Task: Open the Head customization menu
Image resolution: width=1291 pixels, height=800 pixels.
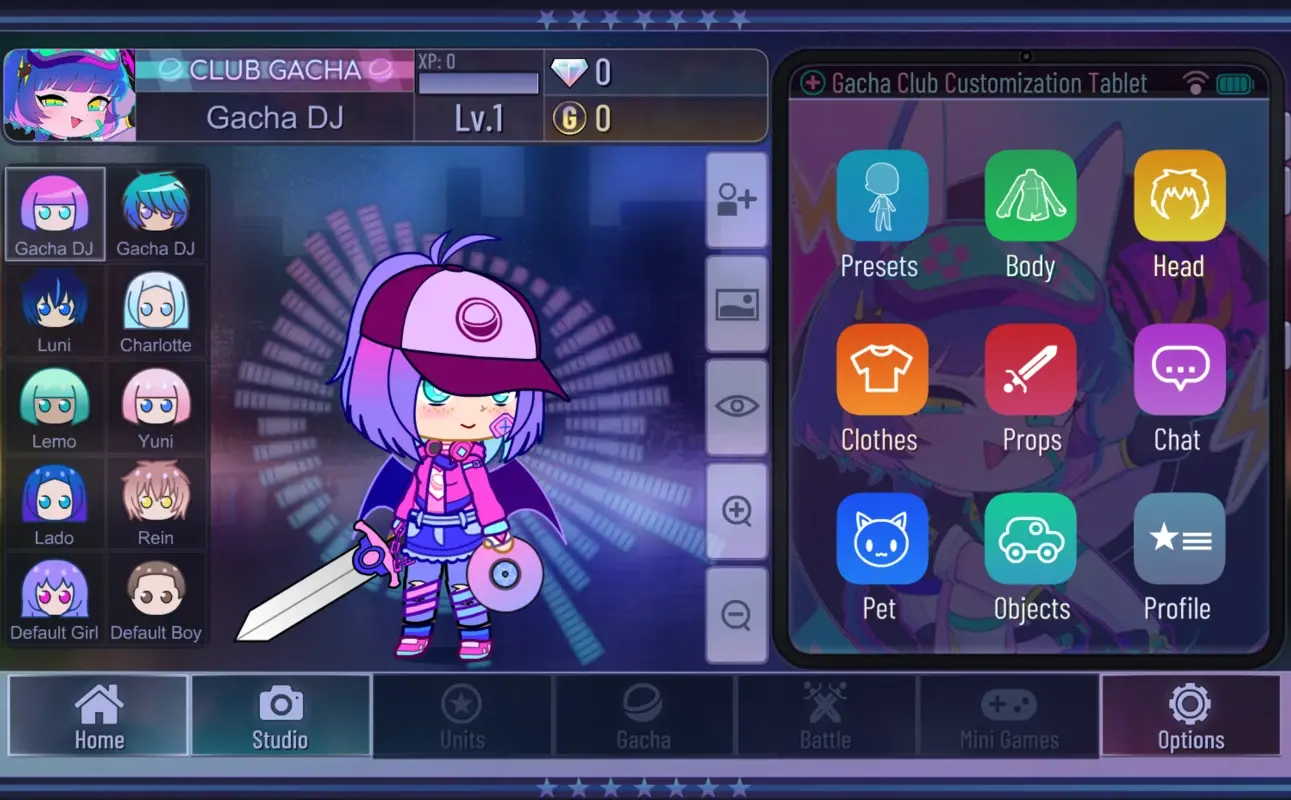Action: click(x=1179, y=195)
